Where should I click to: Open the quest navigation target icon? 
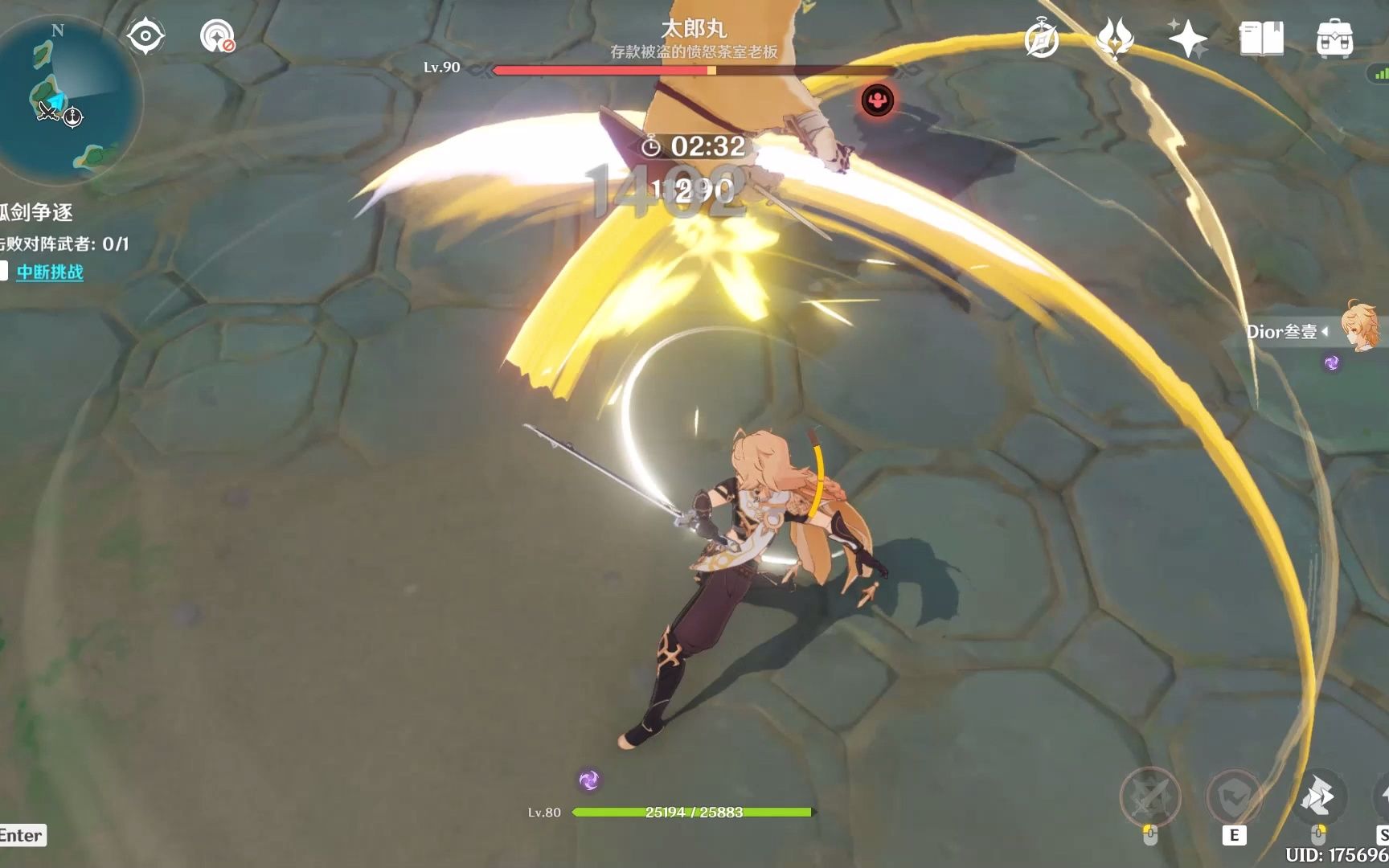coord(217,36)
